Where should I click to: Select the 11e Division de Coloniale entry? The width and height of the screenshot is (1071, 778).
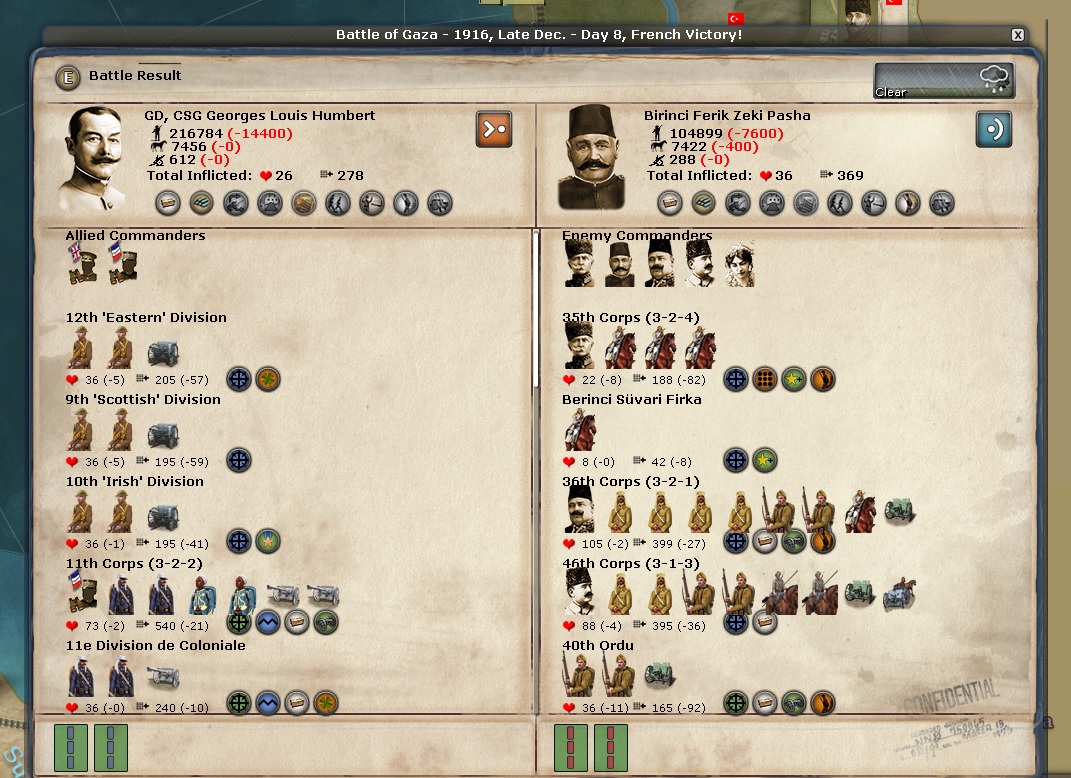click(x=155, y=646)
